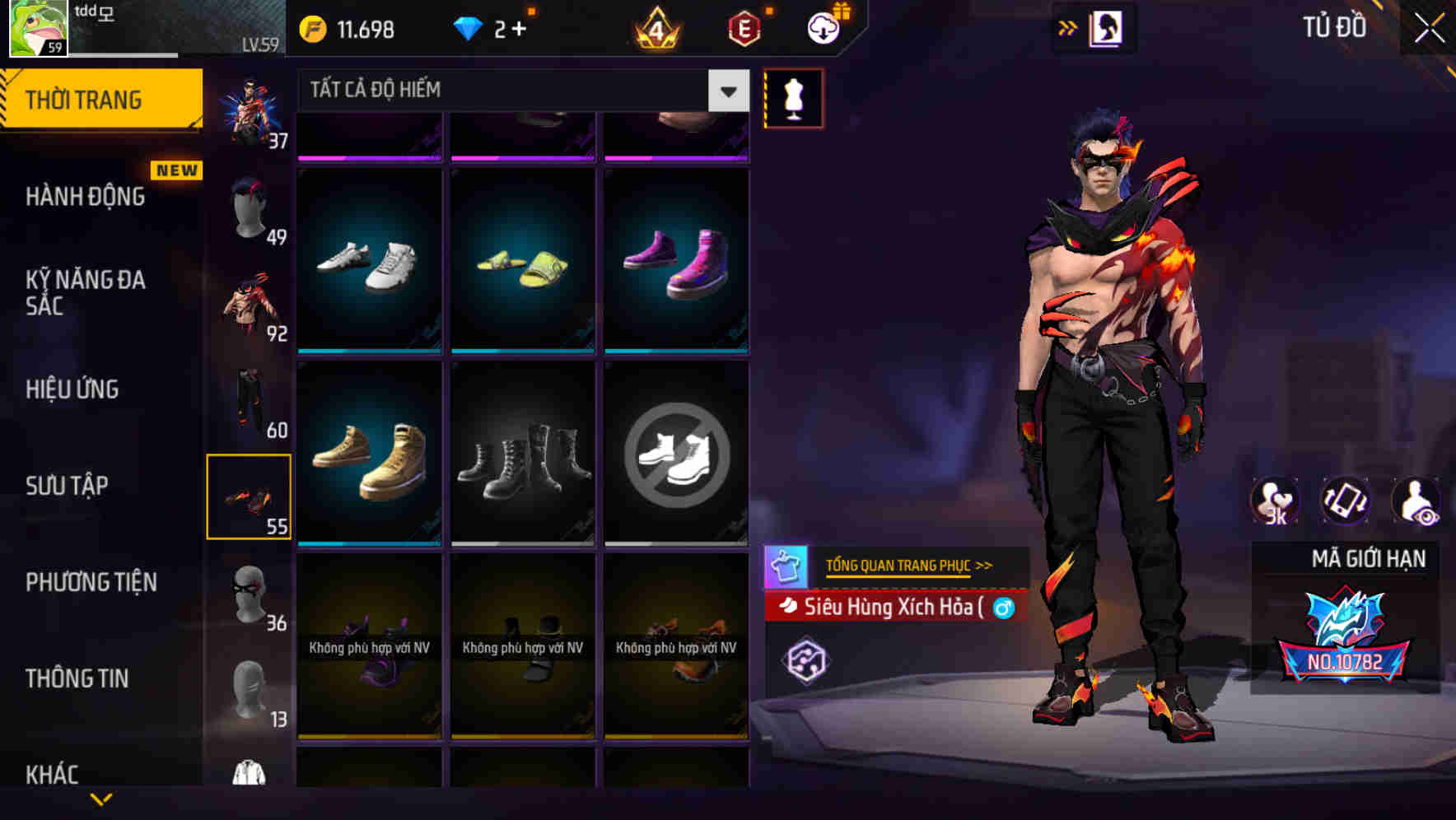The height and width of the screenshot is (820, 1456).
Task: Tap the diamond + button to buy diamonds
Action: [517, 28]
